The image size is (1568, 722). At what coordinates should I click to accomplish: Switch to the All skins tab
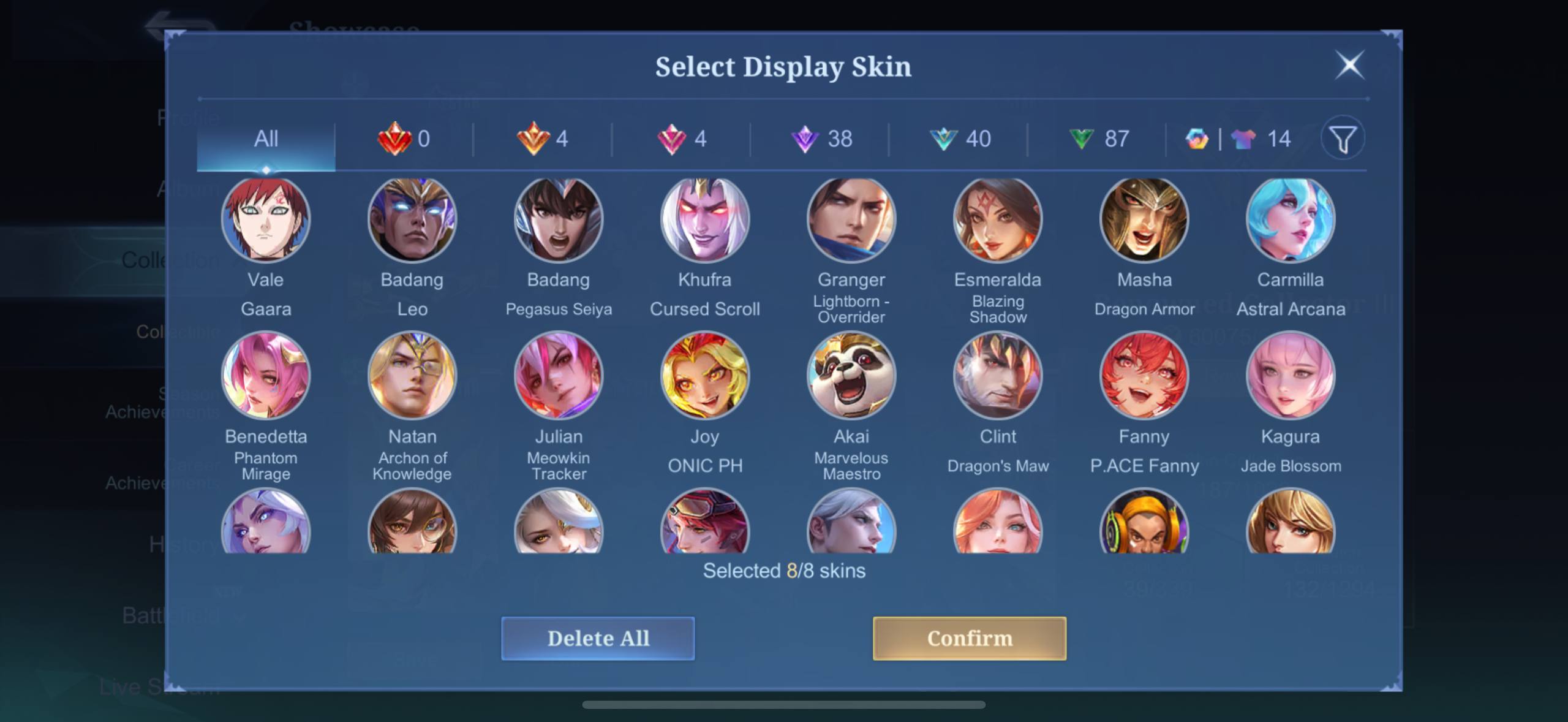pos(266,139)
